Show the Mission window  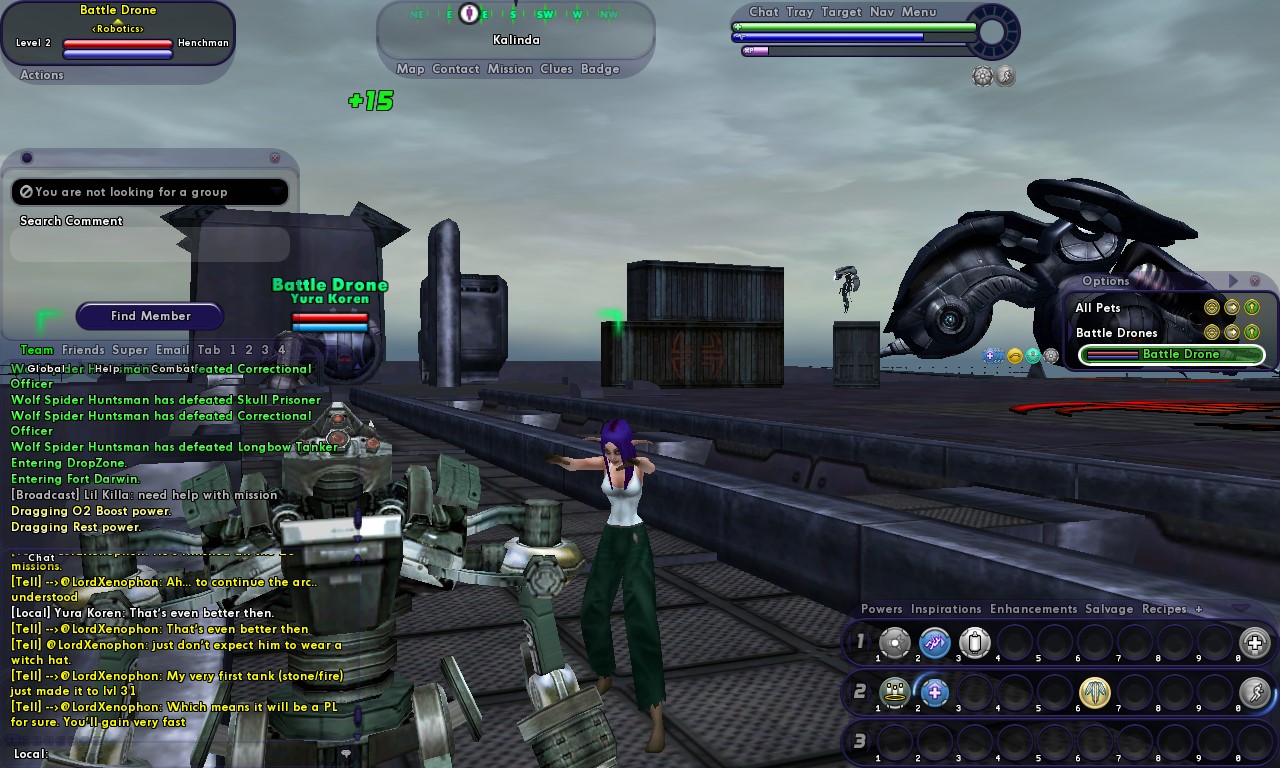click(510, 69)
